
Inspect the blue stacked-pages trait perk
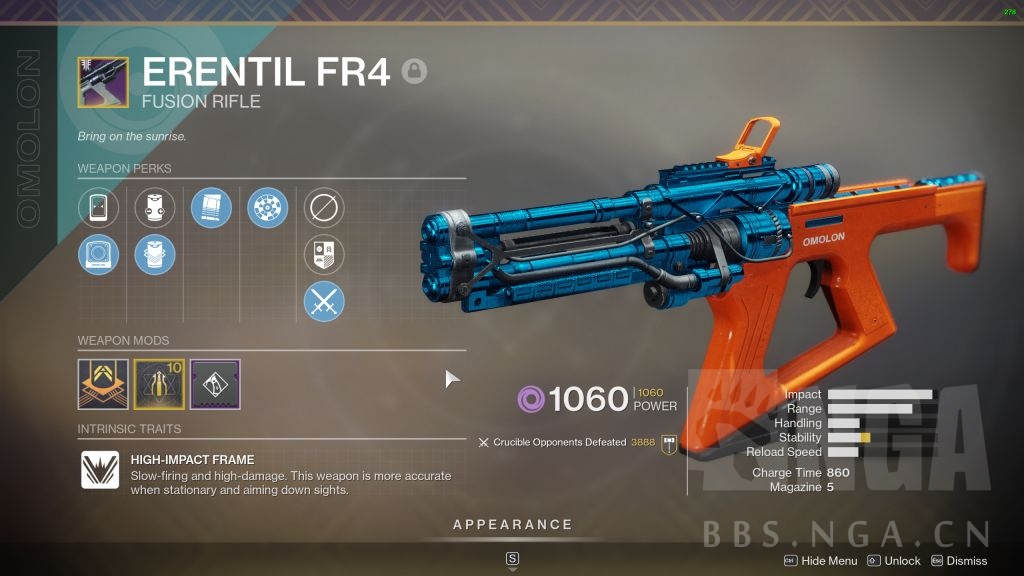pos(211,208)
